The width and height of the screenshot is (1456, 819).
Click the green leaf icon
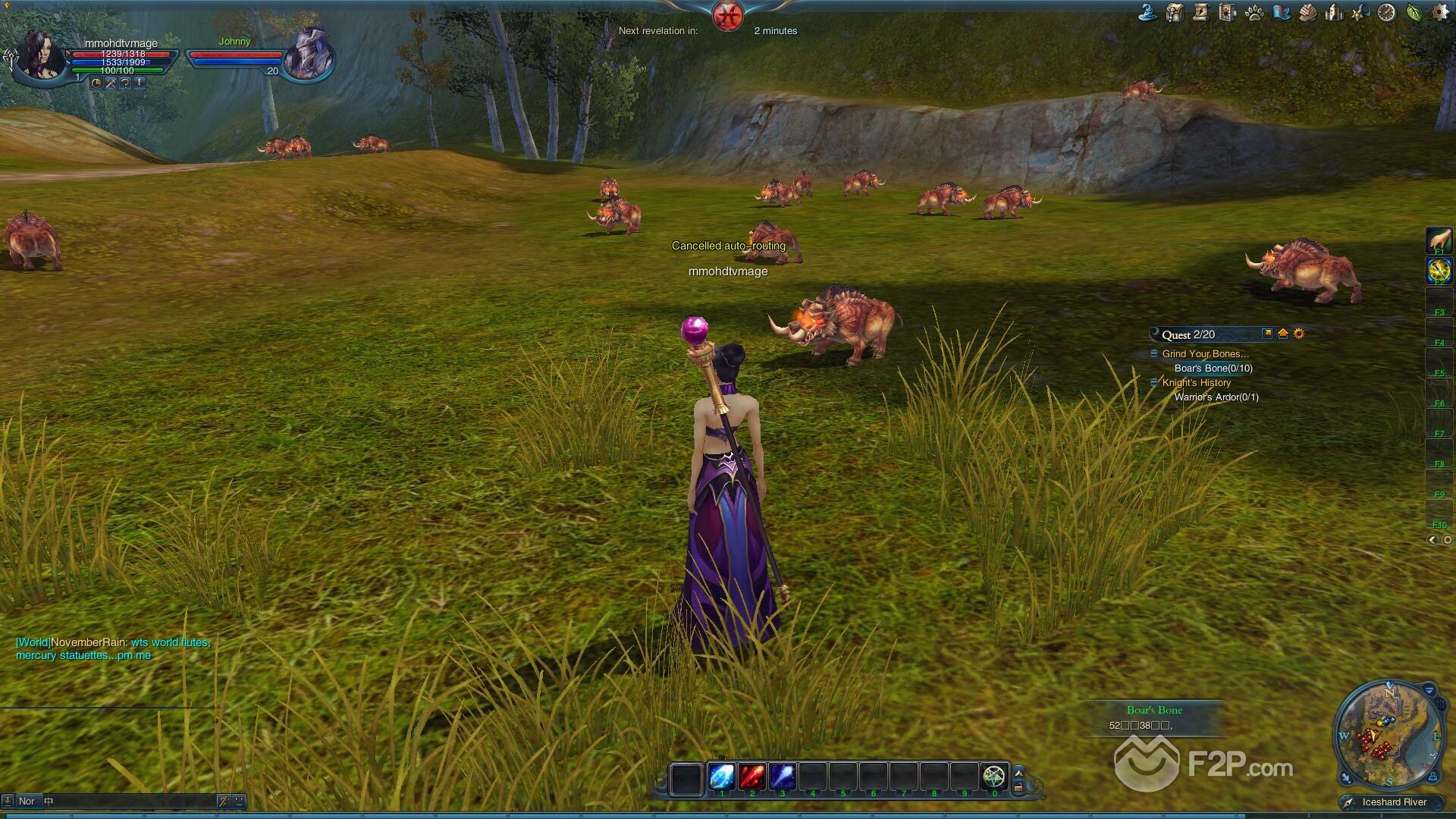click(x=1414, y=13)
